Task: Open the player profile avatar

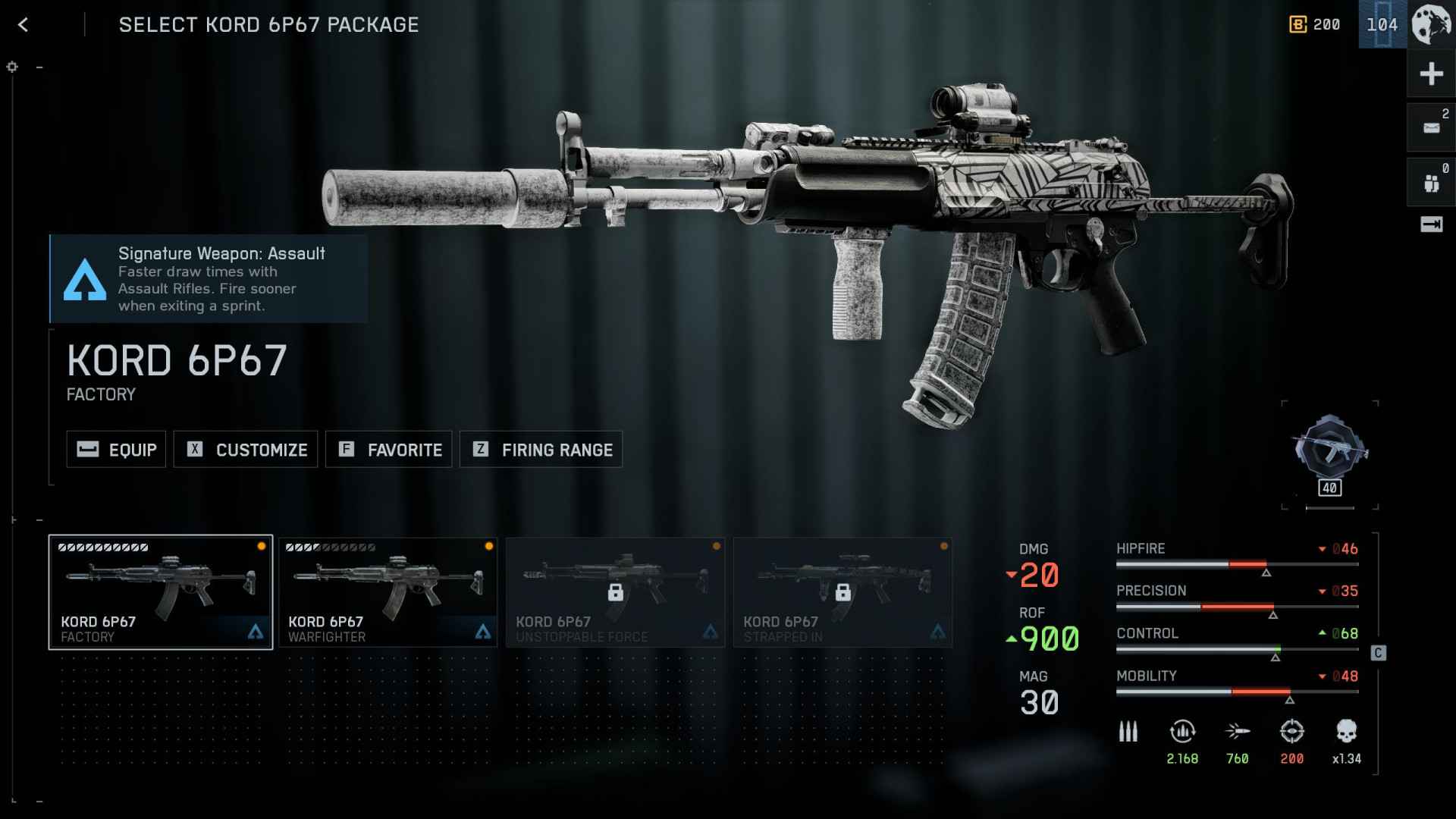Action: click(x=1431, y=25)
